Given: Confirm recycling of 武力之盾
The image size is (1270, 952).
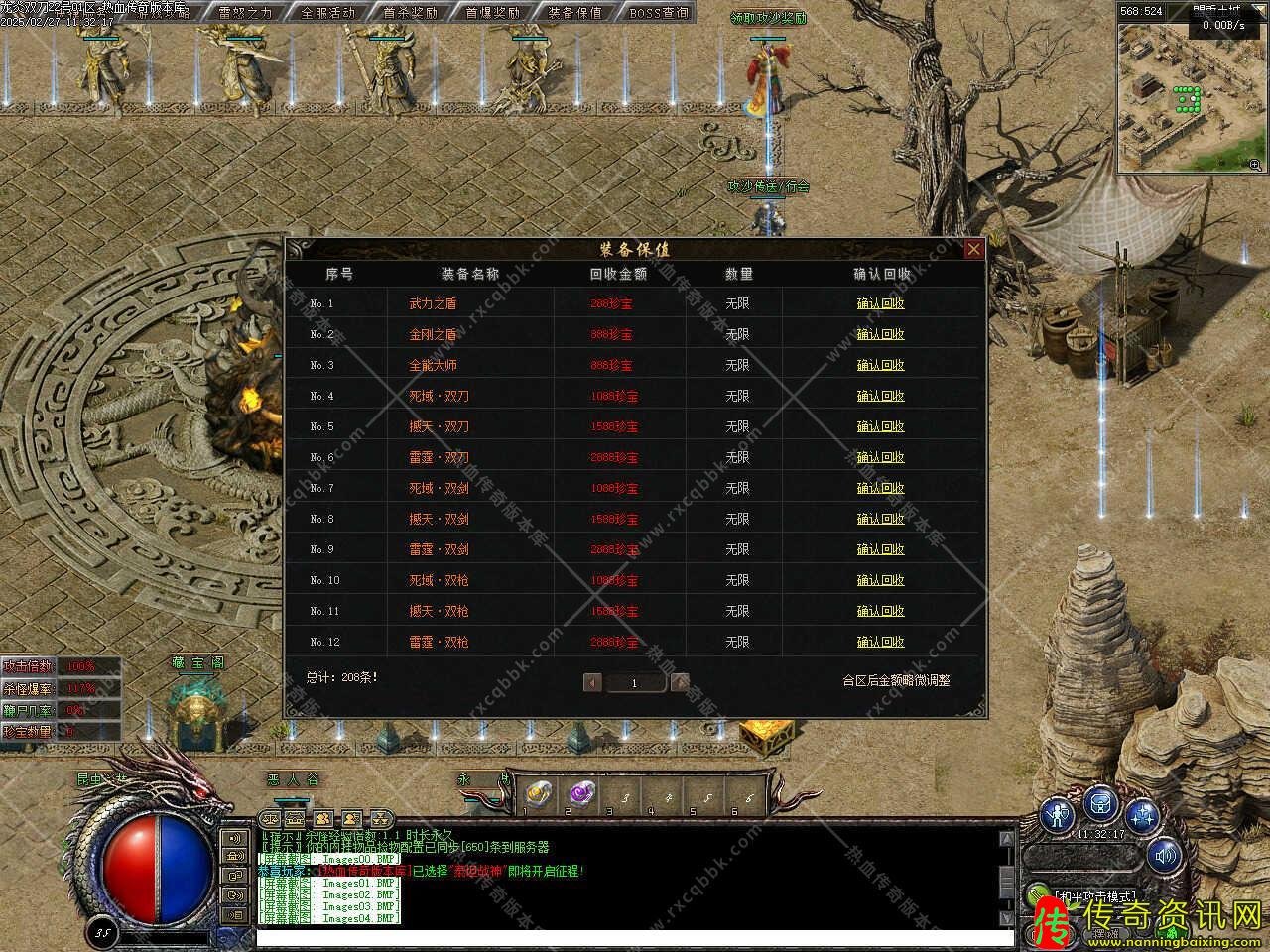Looking at the screenshot, I should pyautogui.click(x=880, y=303).
